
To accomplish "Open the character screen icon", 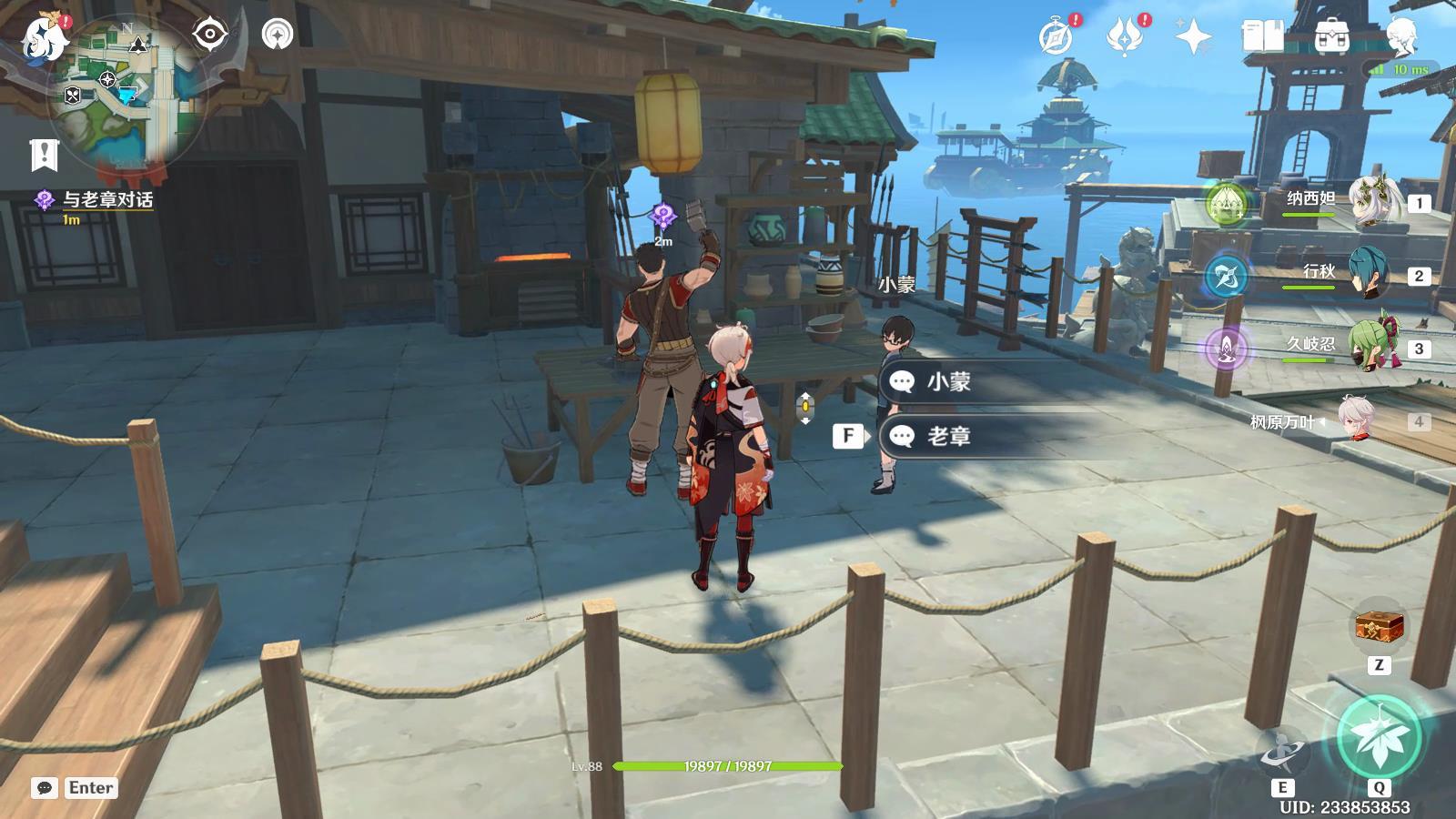I will point(1401,36).
